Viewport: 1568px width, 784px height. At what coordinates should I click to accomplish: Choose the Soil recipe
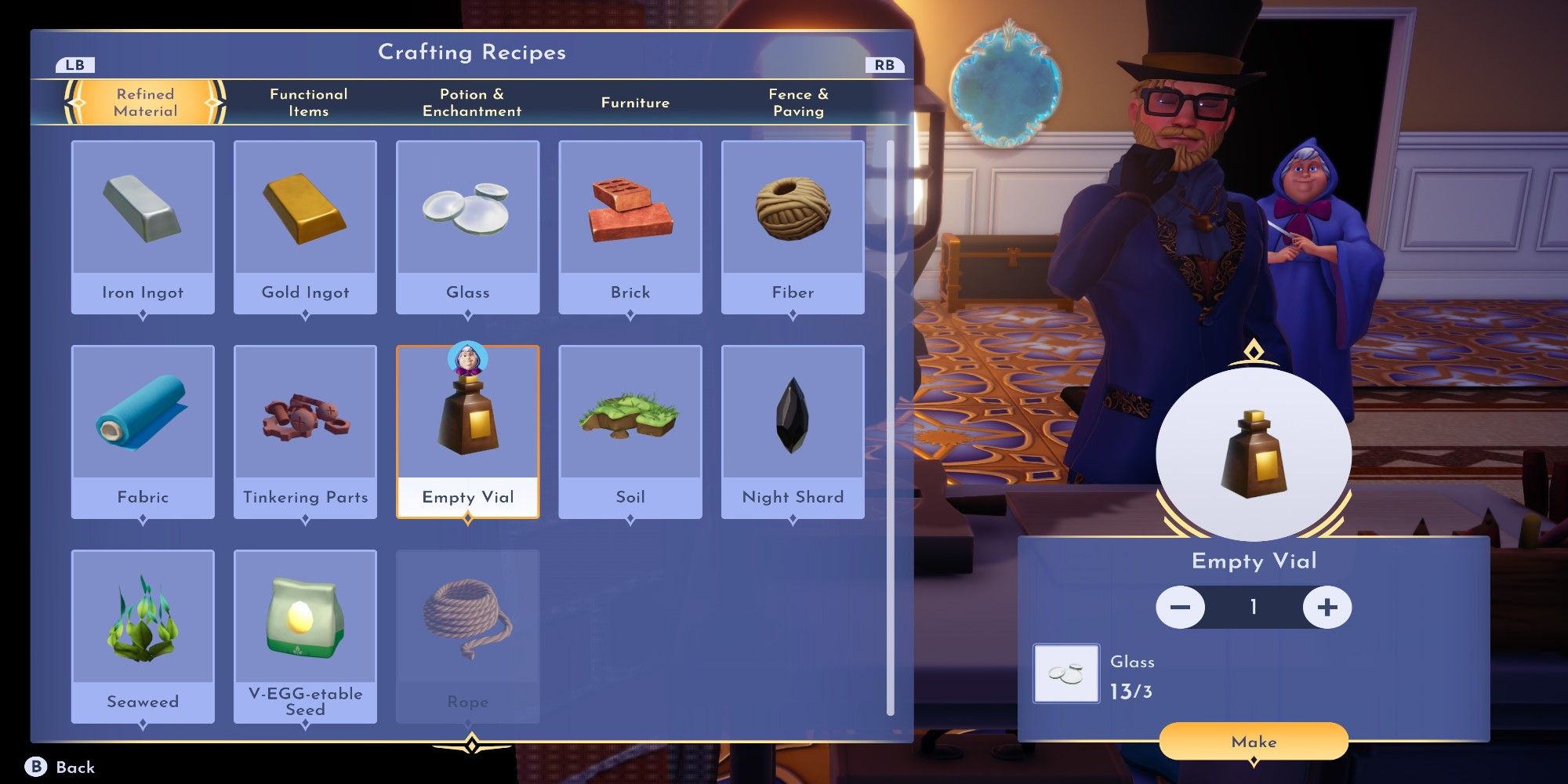[x=630, y=431]
